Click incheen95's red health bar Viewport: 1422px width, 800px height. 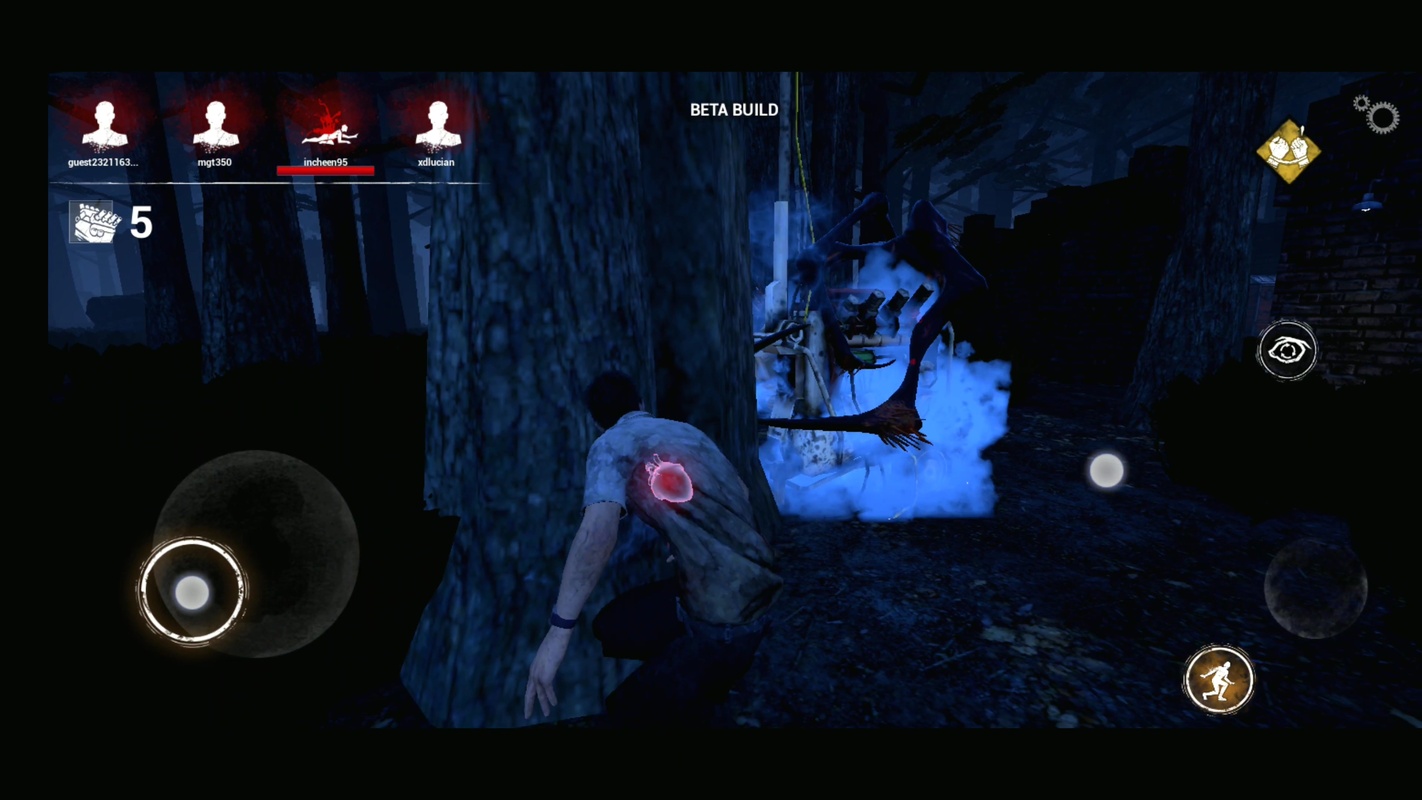click(327, 170)
